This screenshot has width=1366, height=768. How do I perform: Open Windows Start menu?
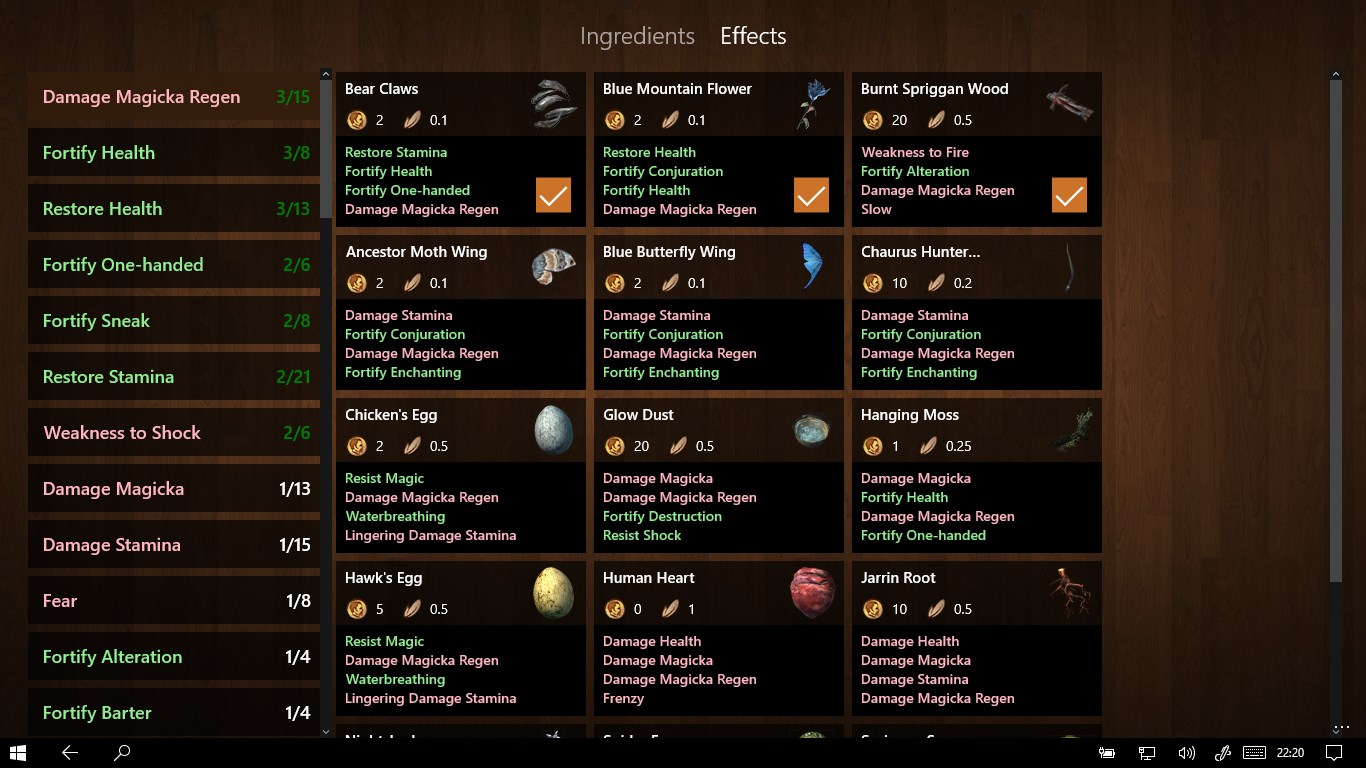tap(19, 751)
